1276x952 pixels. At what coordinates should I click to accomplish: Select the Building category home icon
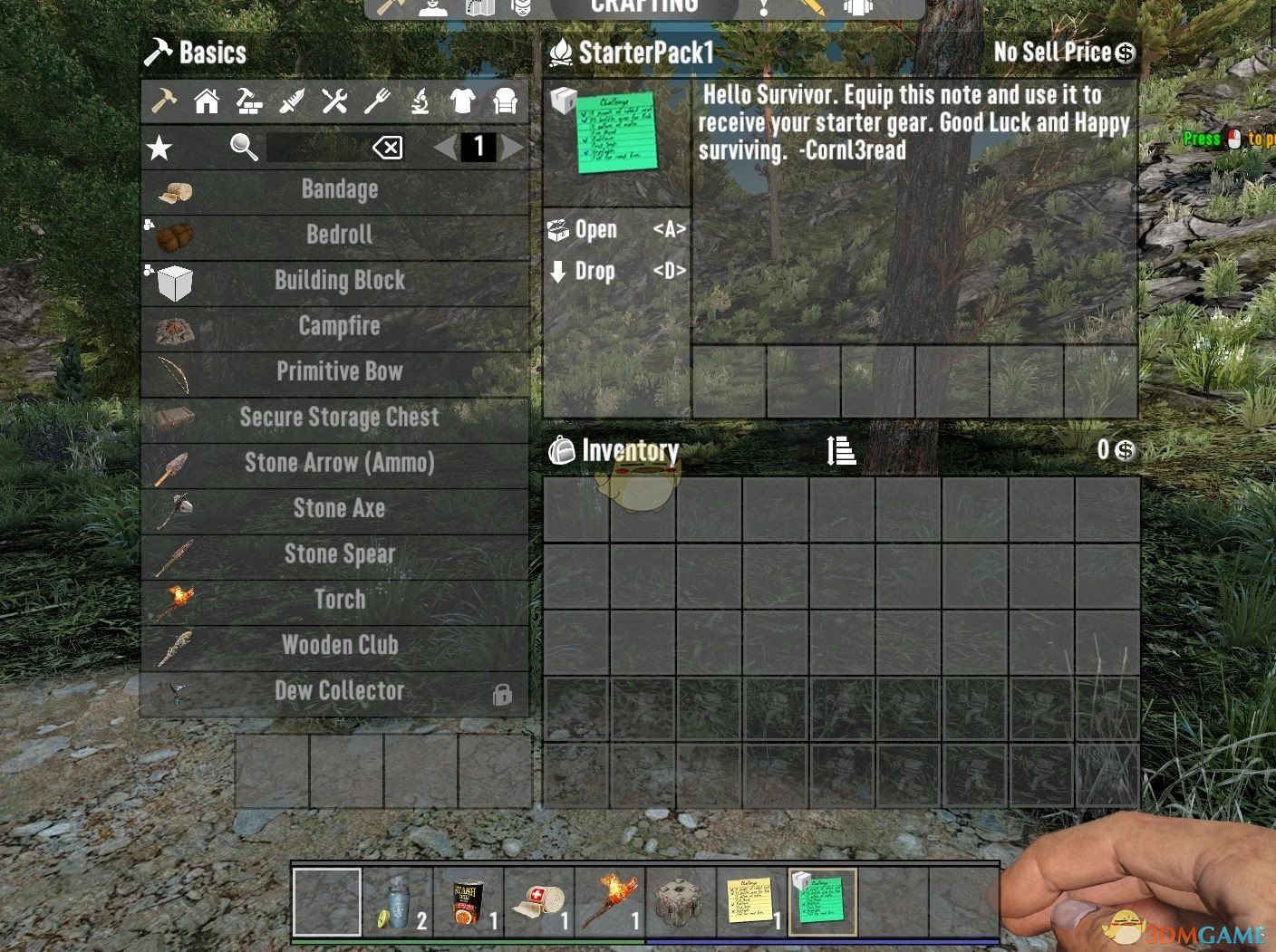[206, 101]
